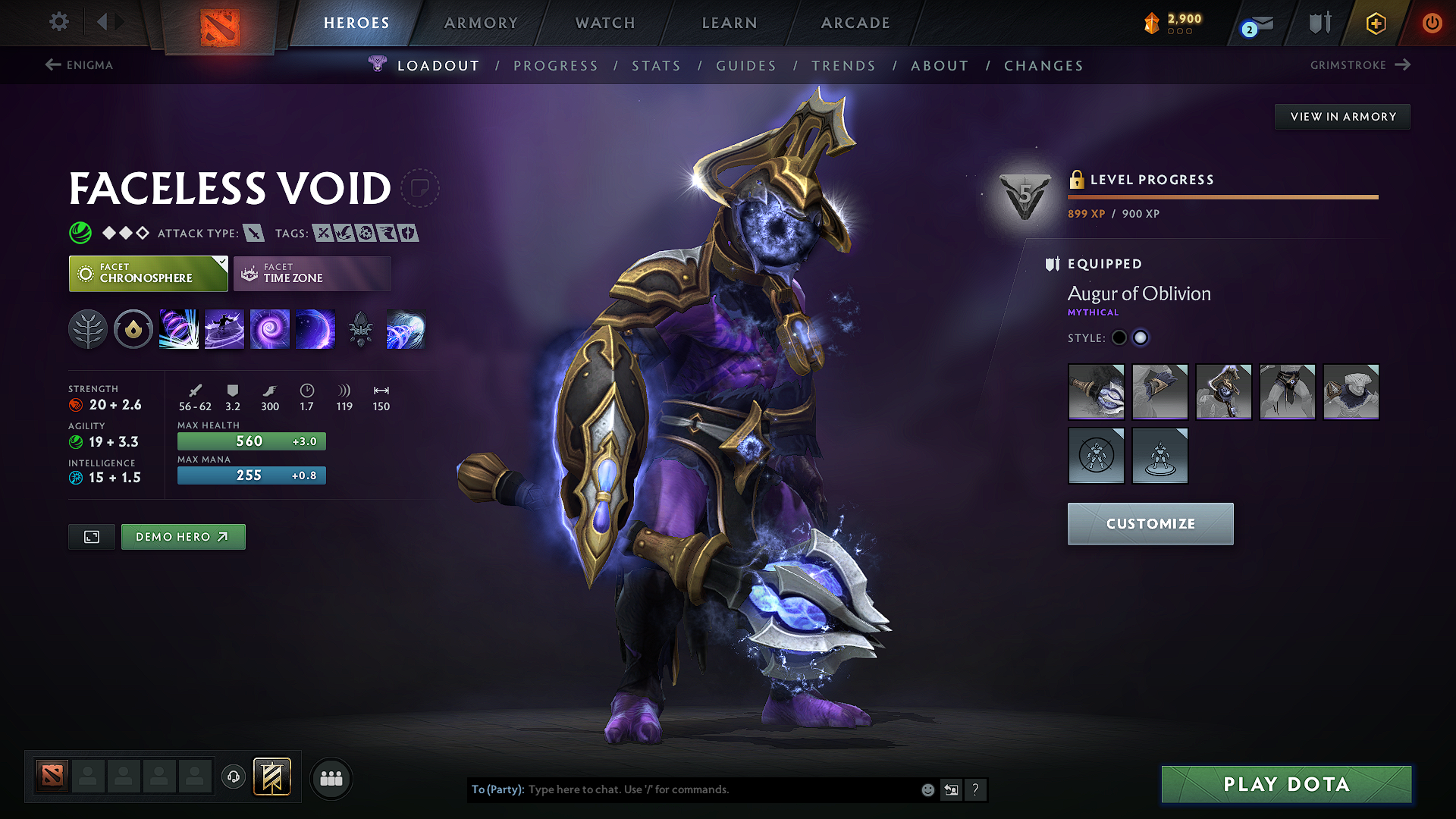Open the question mark help in chat bar
The width and height of the screenshot is (1456, 819).
point(976,789)
